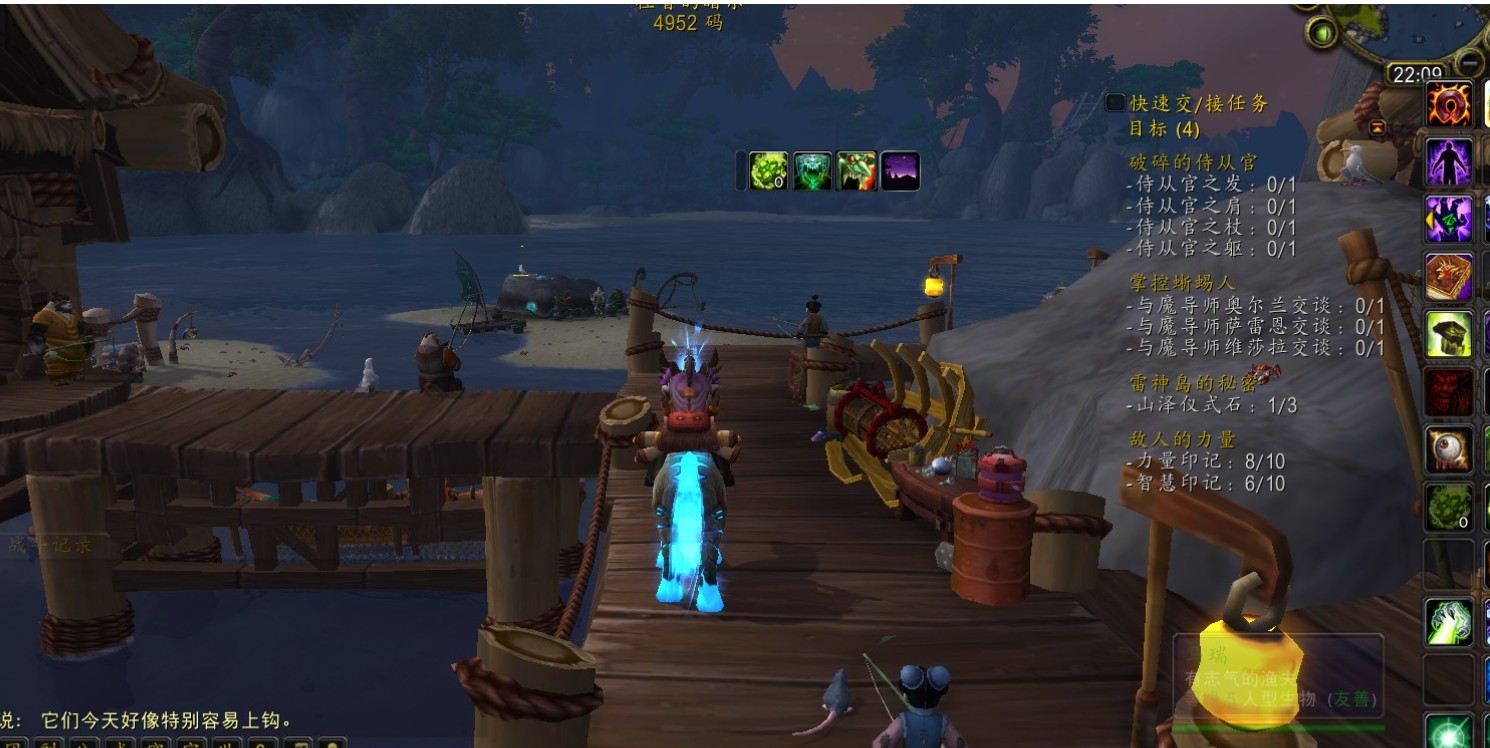Image resolution: width=1490 pixels, height=748 pixels.
Task: Select the 破碎的侍从官 quest title
Action: pyautogui.click(x=1192, y=162)
